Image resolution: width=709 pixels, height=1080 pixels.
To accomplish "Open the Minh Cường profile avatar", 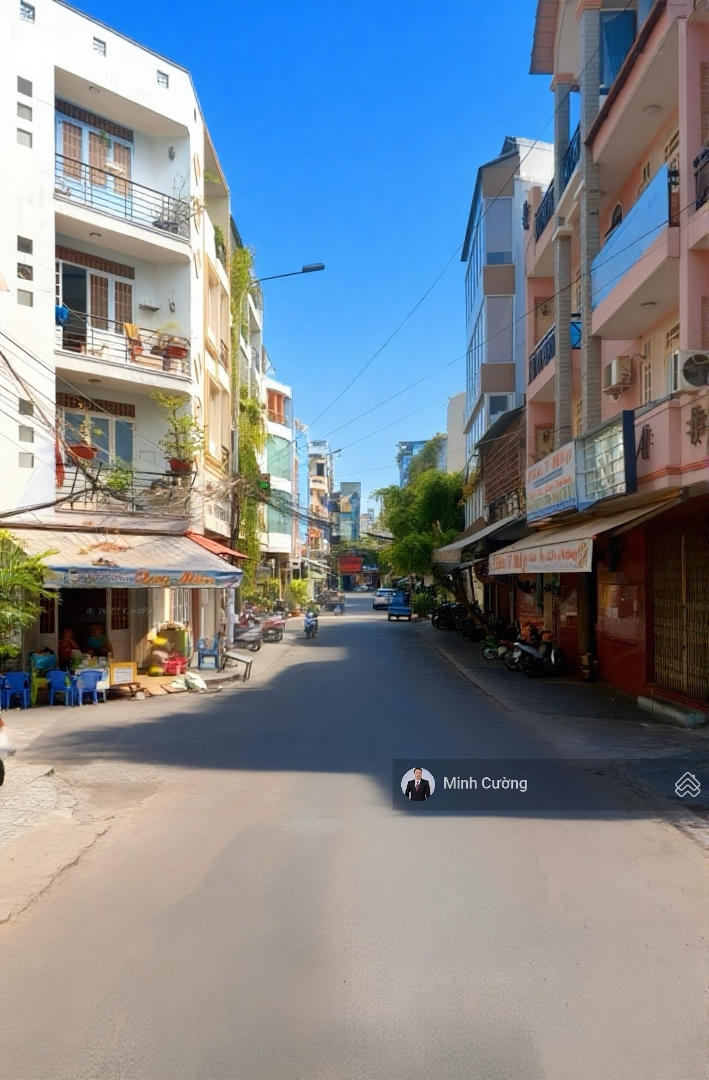I will [417, 784].
